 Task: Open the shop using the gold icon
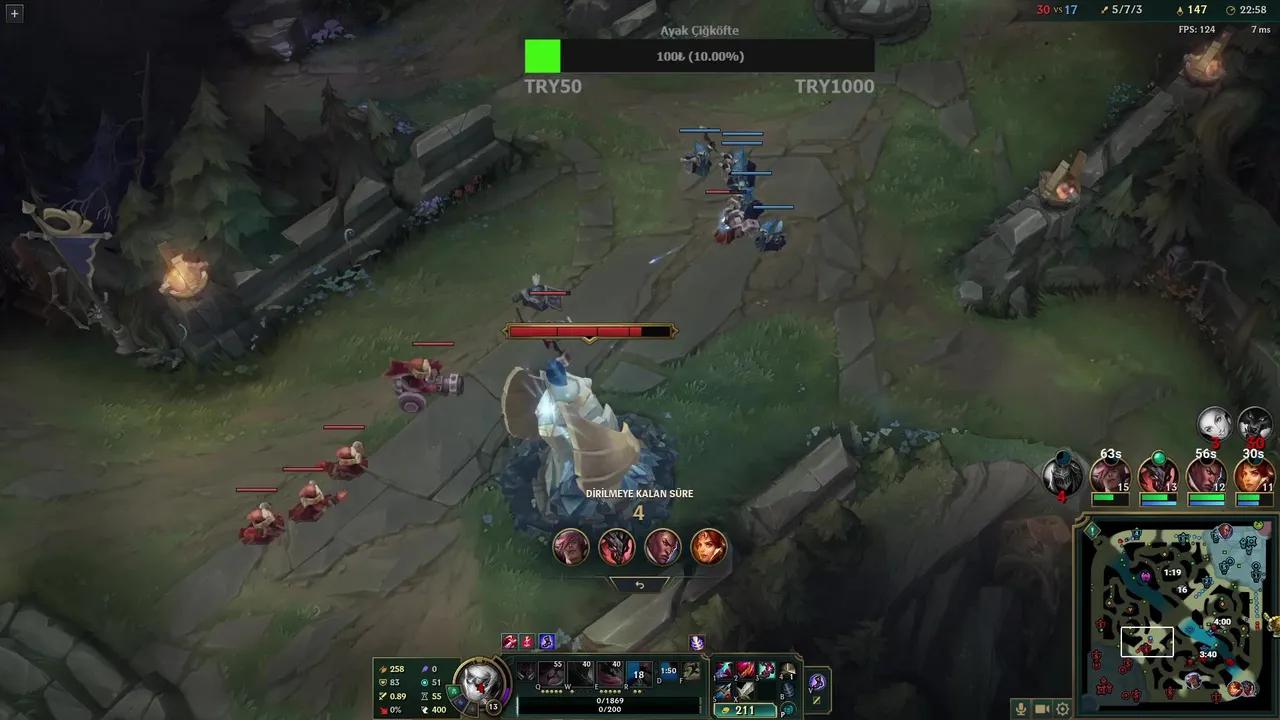click(x=727, y=710)
